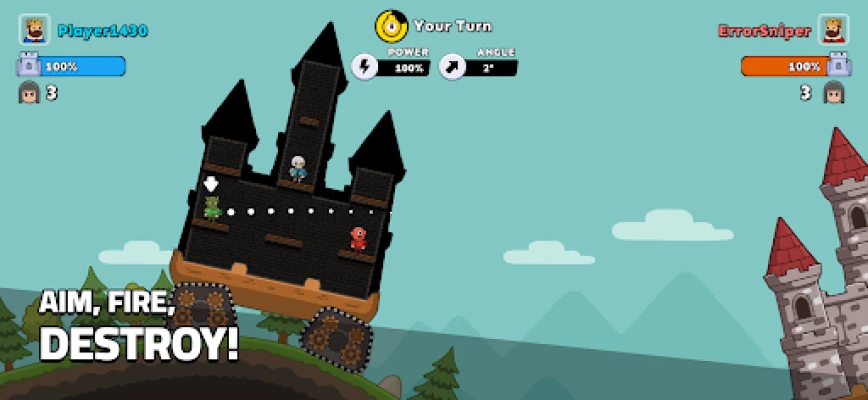
Task: Select the green unit under the white arrow
Action: click(x=212, y=208)
